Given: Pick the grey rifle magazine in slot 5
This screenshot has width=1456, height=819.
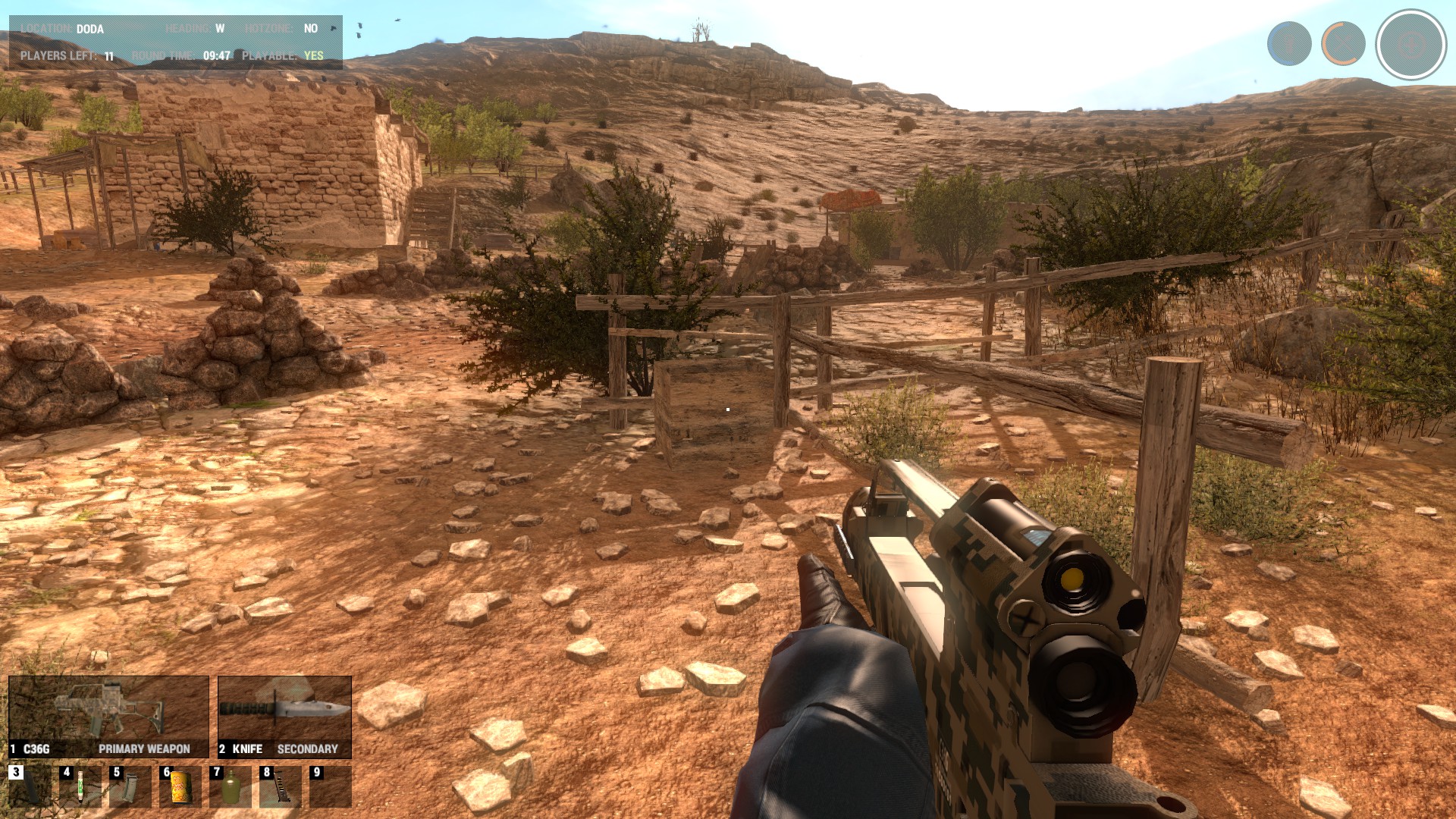Looking at the screenshot, I should (130, 787).
